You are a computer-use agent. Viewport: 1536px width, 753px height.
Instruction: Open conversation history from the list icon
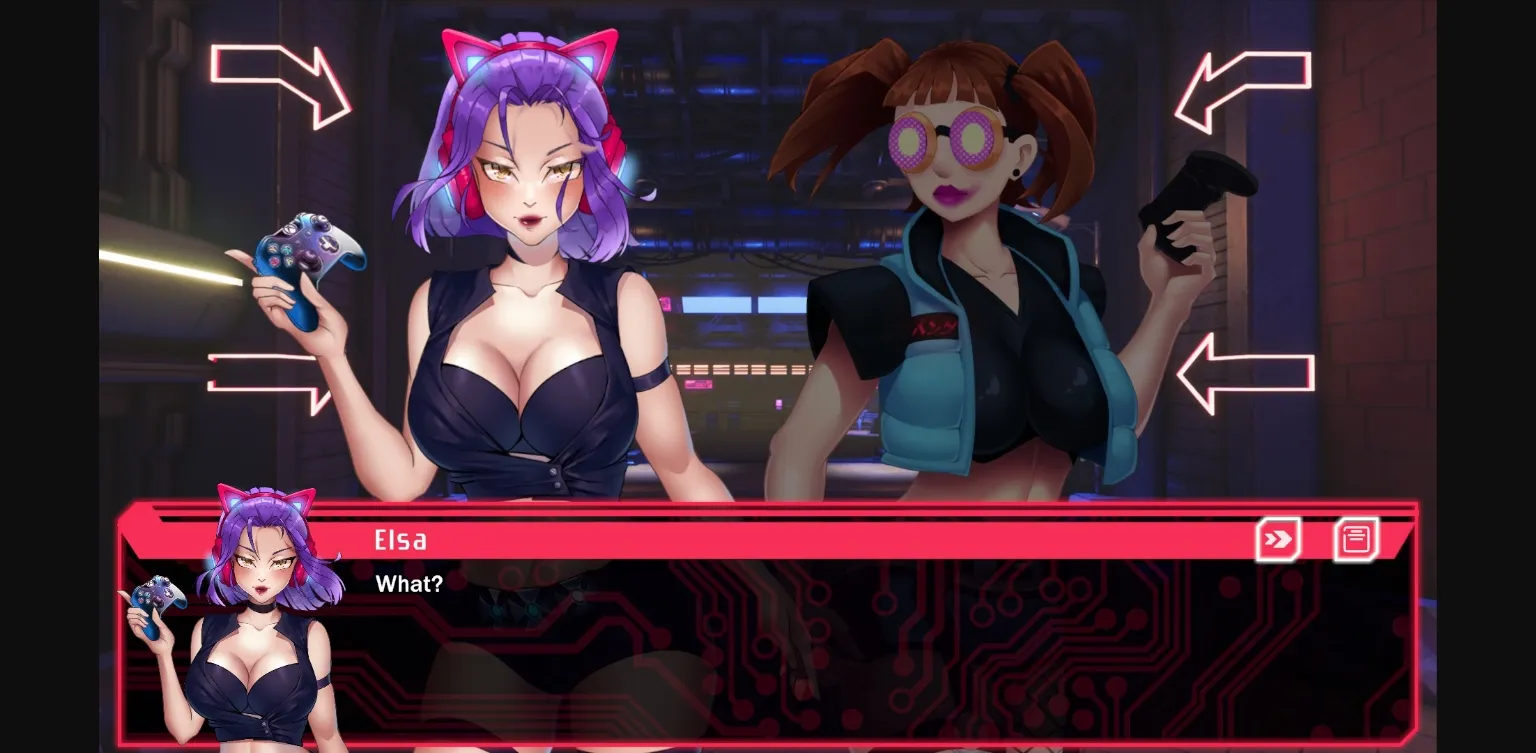1355,538
